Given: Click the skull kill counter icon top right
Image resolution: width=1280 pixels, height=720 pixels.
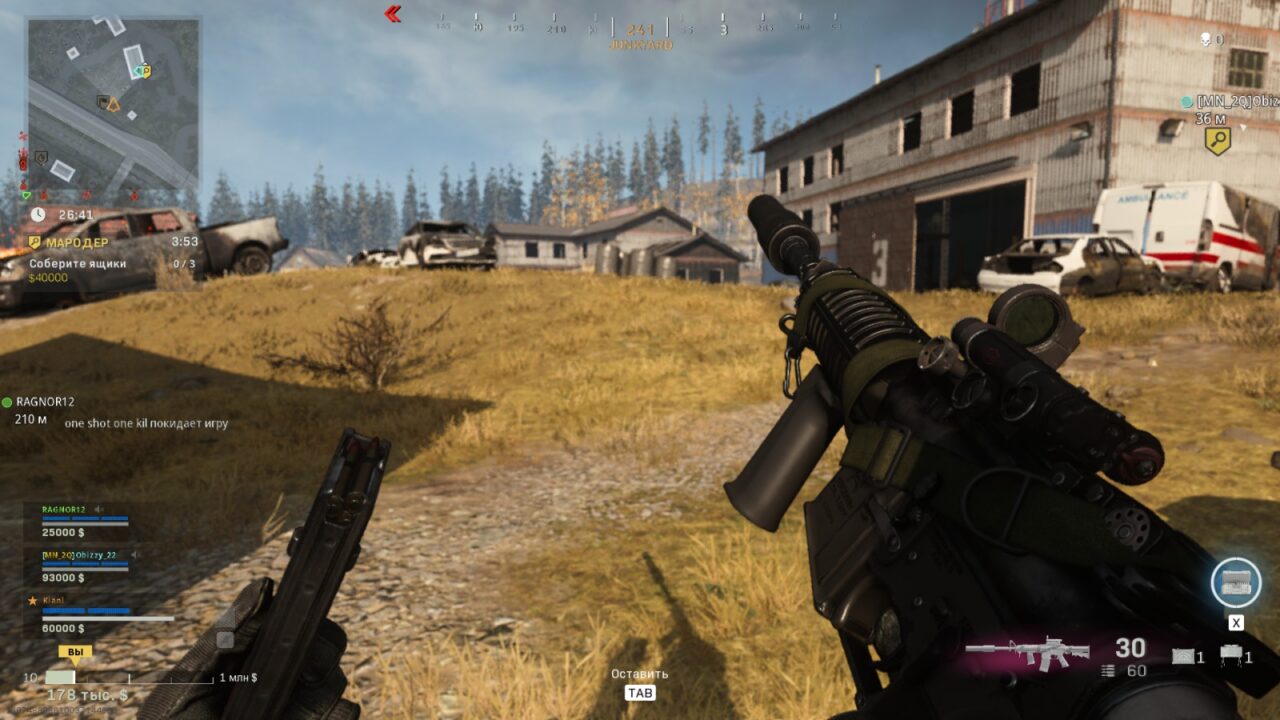Looking at the screenshot, I should click(x=1203, y=40).
